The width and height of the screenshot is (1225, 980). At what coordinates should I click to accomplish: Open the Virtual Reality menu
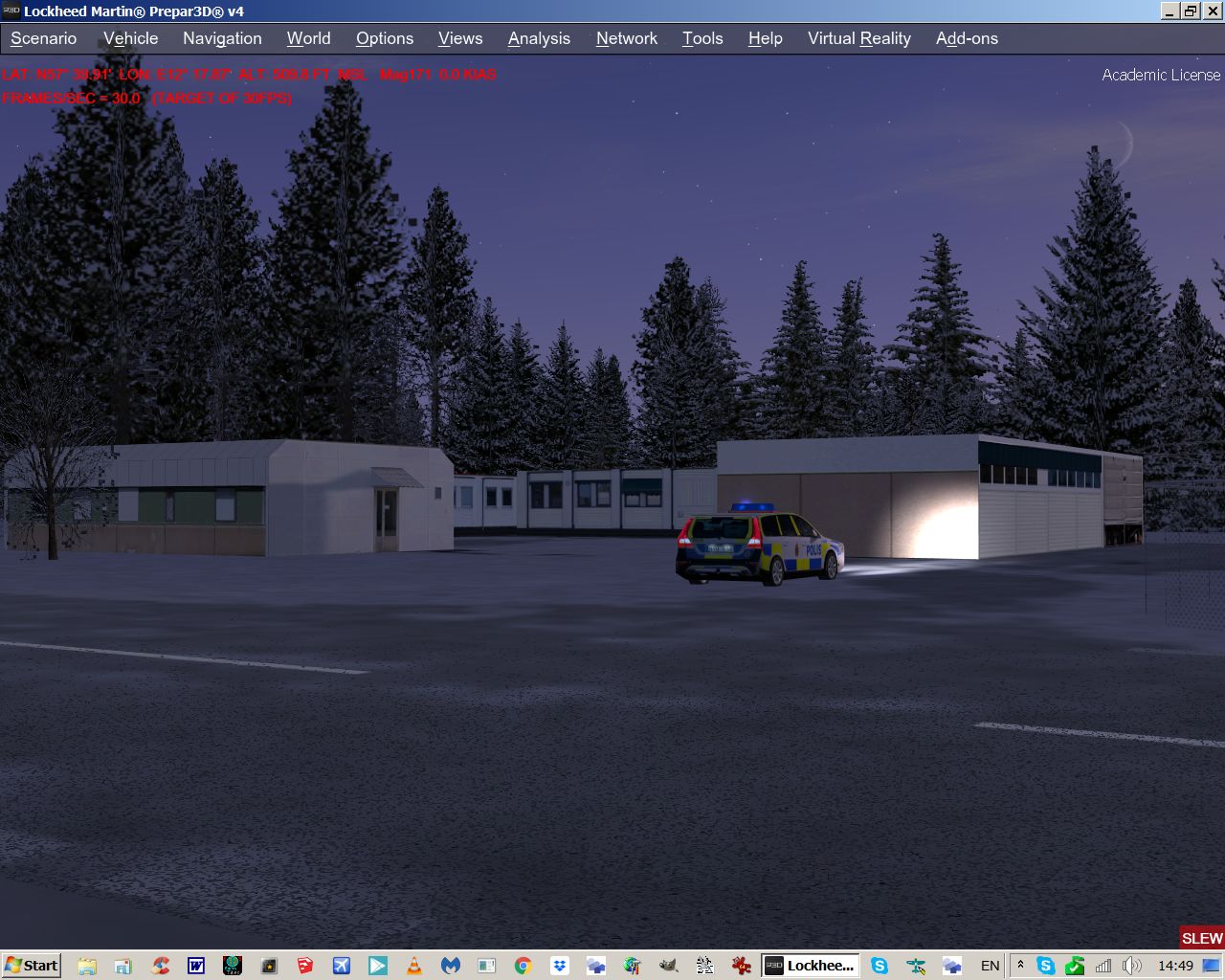click(x=858, y=38)
